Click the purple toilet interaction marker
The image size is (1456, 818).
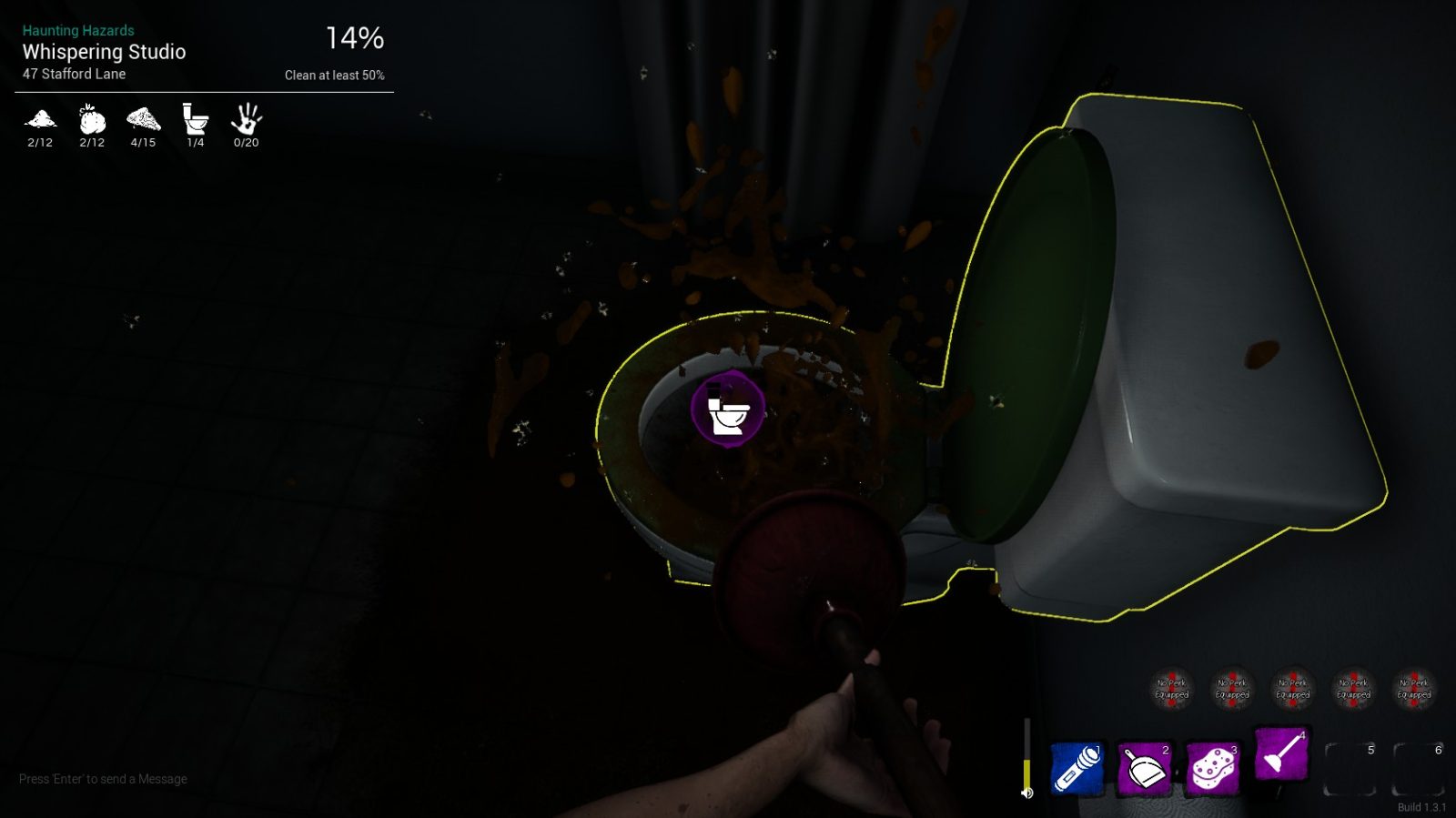tap(728, 410)
